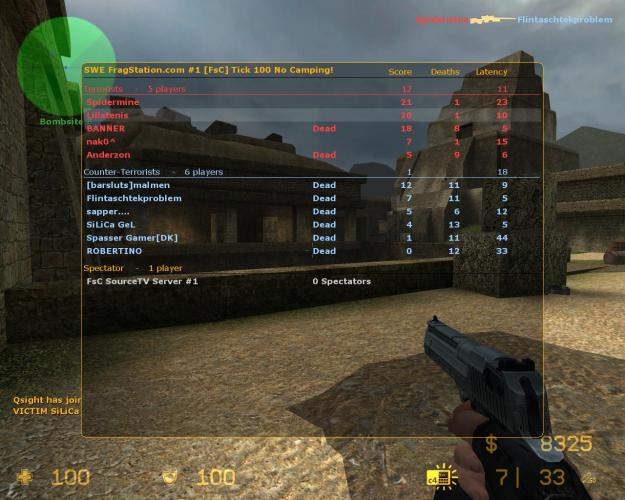Image resolution: width=625 pixels, height=500 pixels.
Task: Click the Flintaschtekproblem scoreboard row
Action: pyautogui.click(x=134, y=198)
